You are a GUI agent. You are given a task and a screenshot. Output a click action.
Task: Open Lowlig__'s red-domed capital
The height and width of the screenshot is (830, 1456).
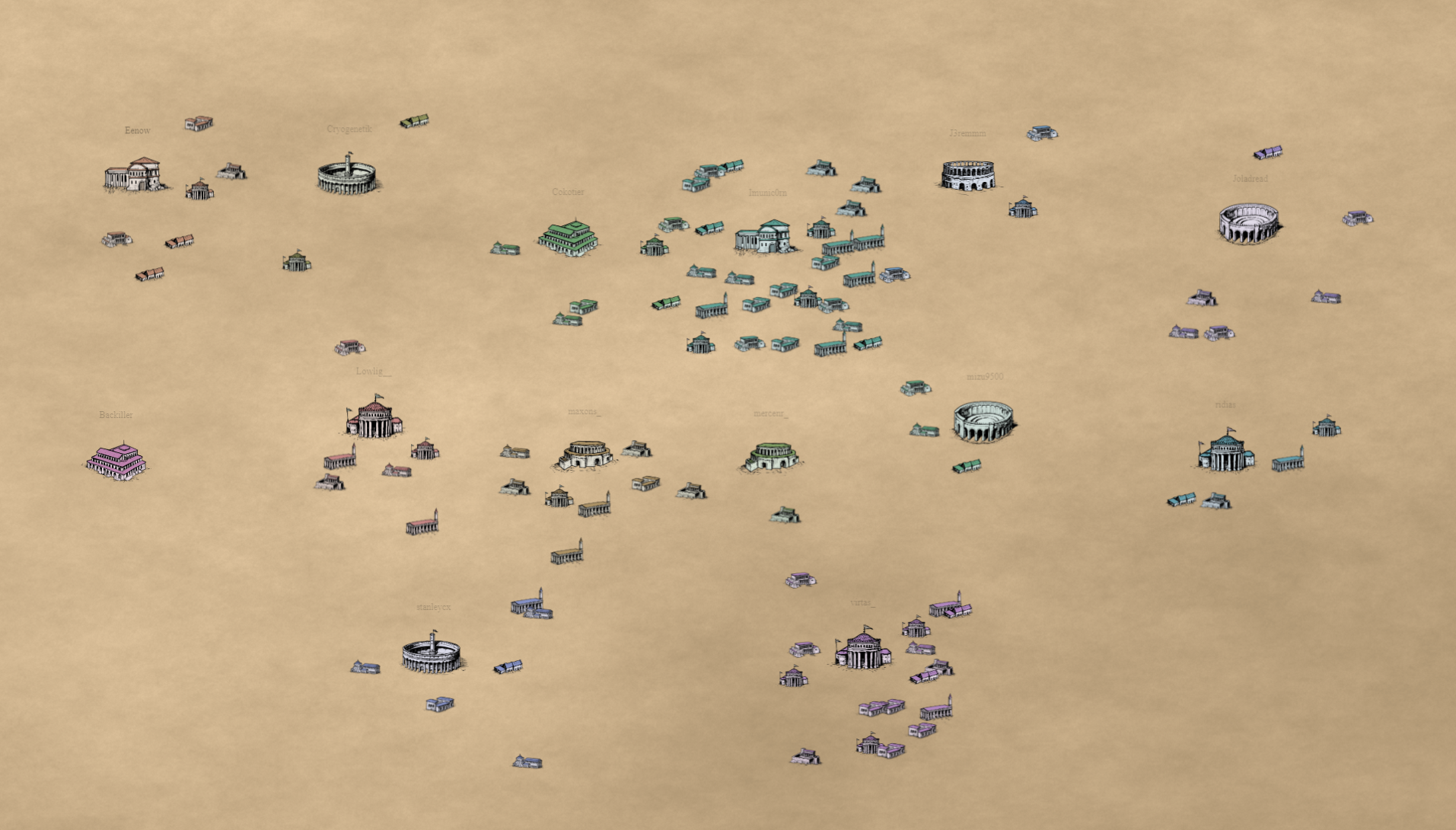click(x=374, y=418)
